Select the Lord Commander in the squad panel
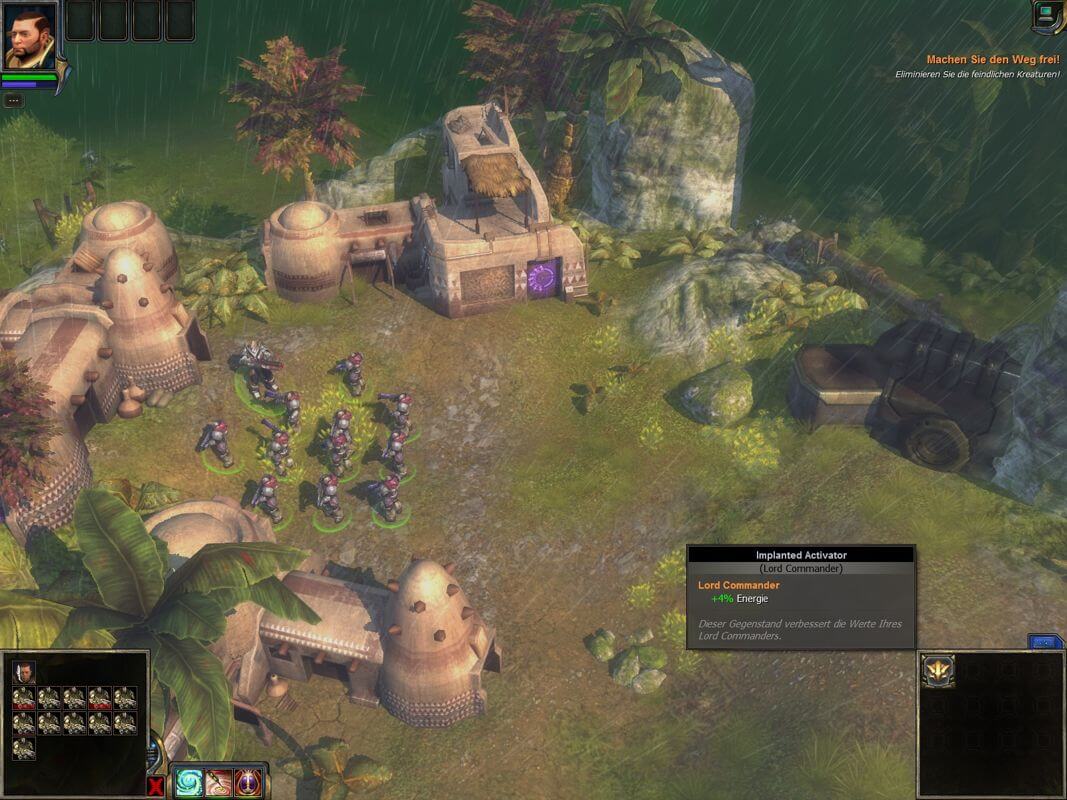Viewport: 1067px width, 800px height. [x=24, y=671]
